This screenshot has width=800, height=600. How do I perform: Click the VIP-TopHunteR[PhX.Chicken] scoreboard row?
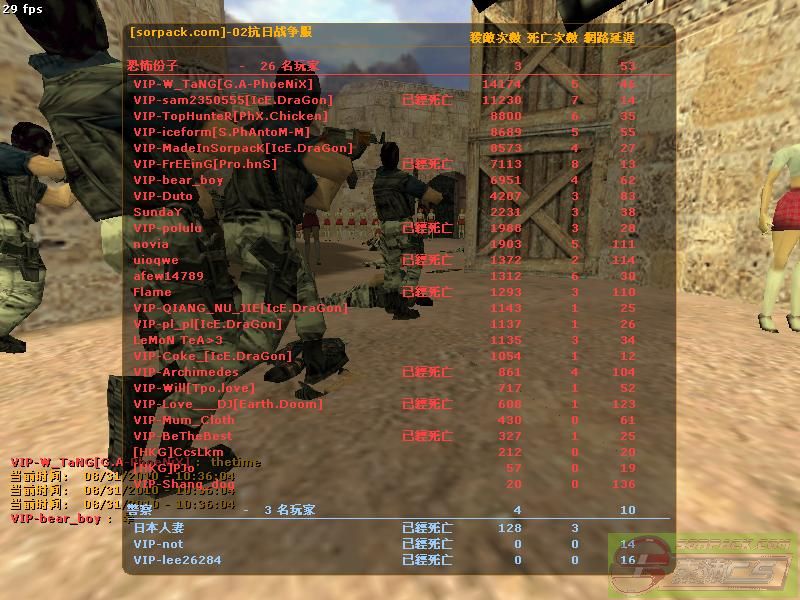click(230, 116)
